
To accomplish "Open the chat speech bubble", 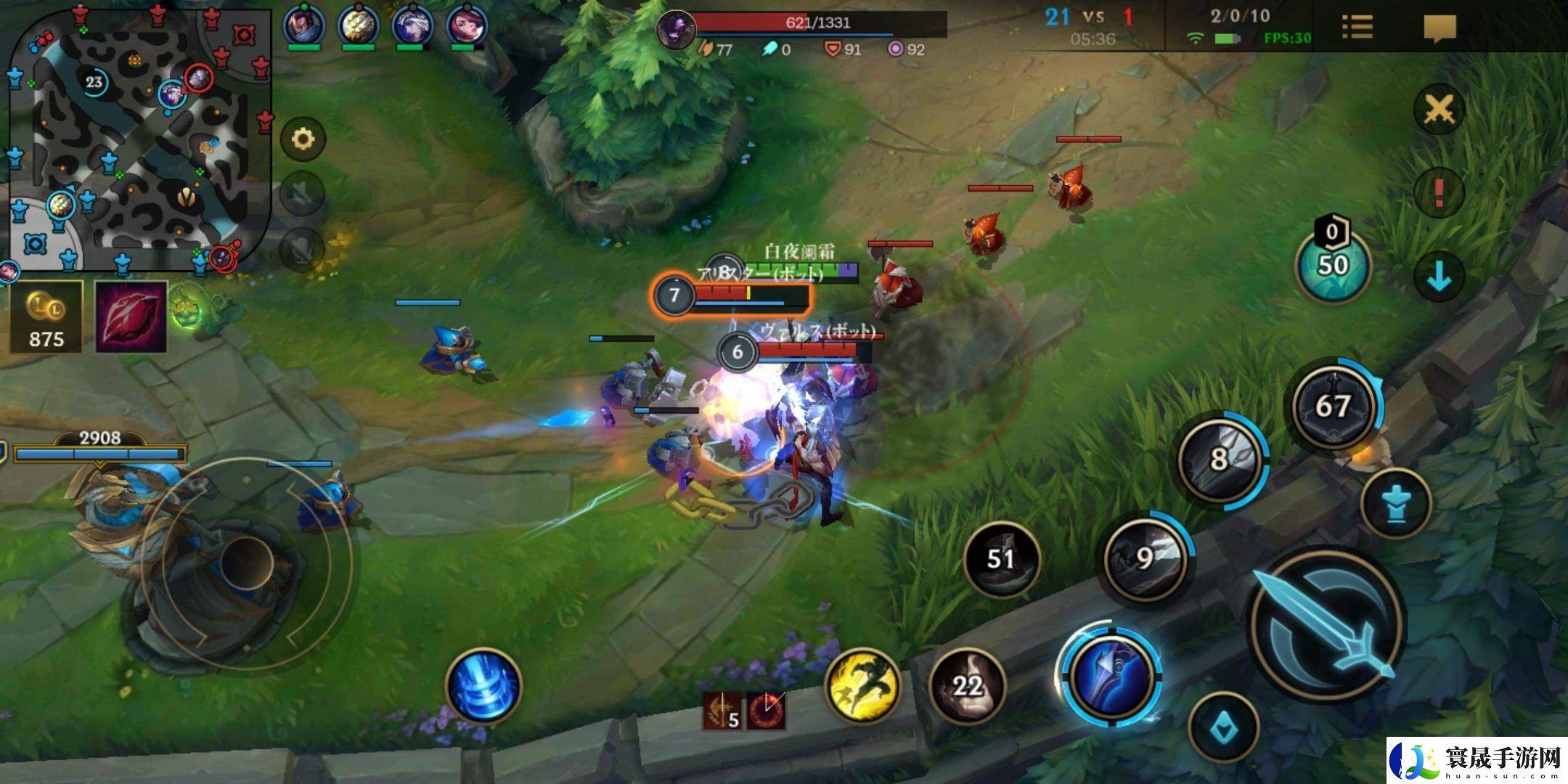I will tap(1440, 28).
